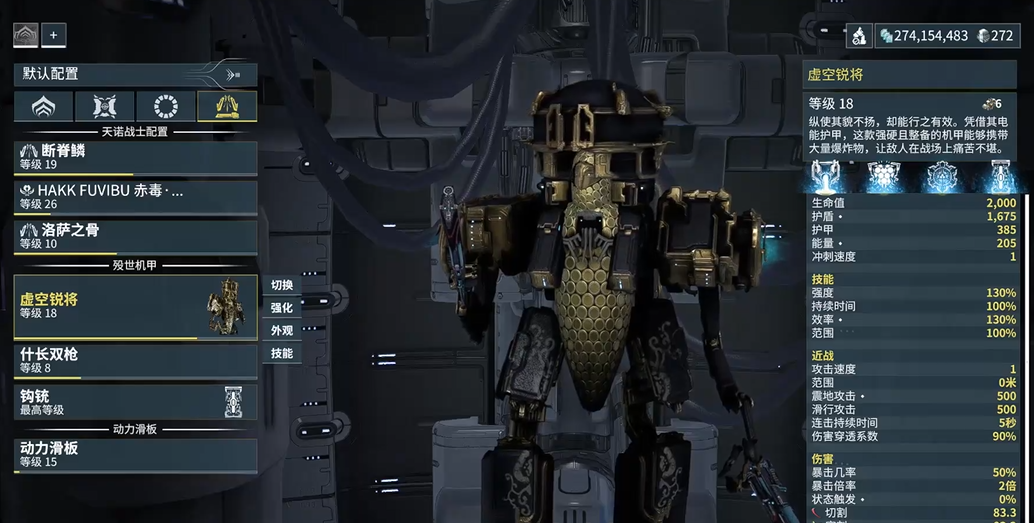Switch to the circular ring loadout tab
The image size is (1034, 523).
pos(166,107)
